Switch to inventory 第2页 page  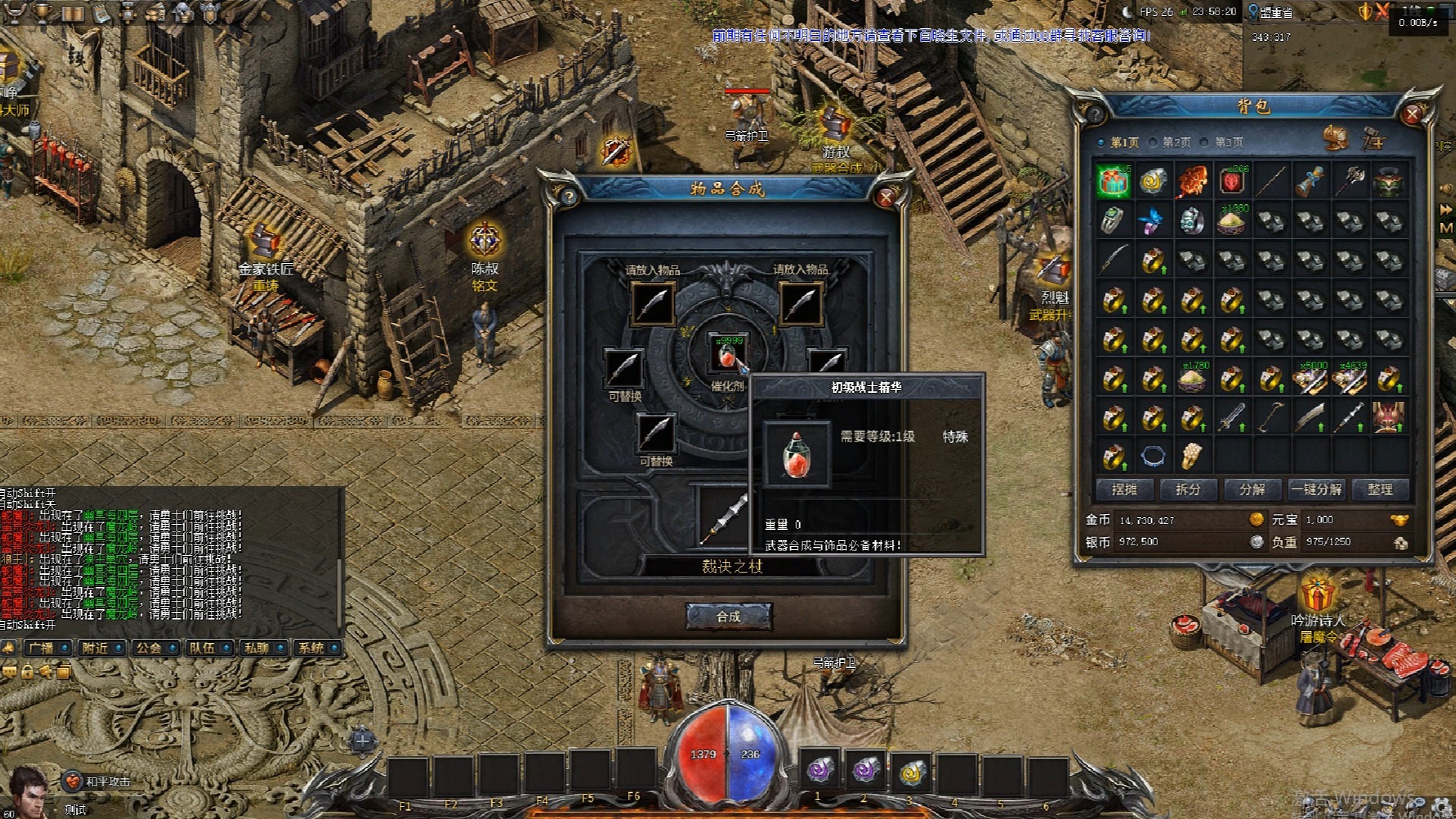(x=1170, y=143)
